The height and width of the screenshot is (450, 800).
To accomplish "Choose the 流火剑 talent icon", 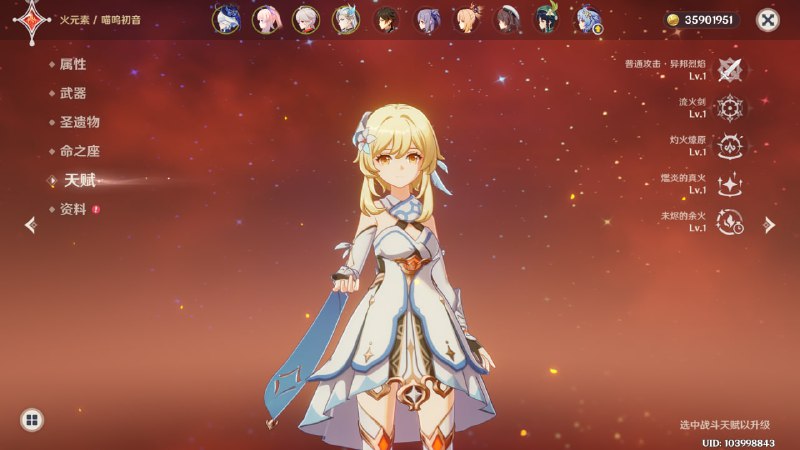I will click(731, 108).
